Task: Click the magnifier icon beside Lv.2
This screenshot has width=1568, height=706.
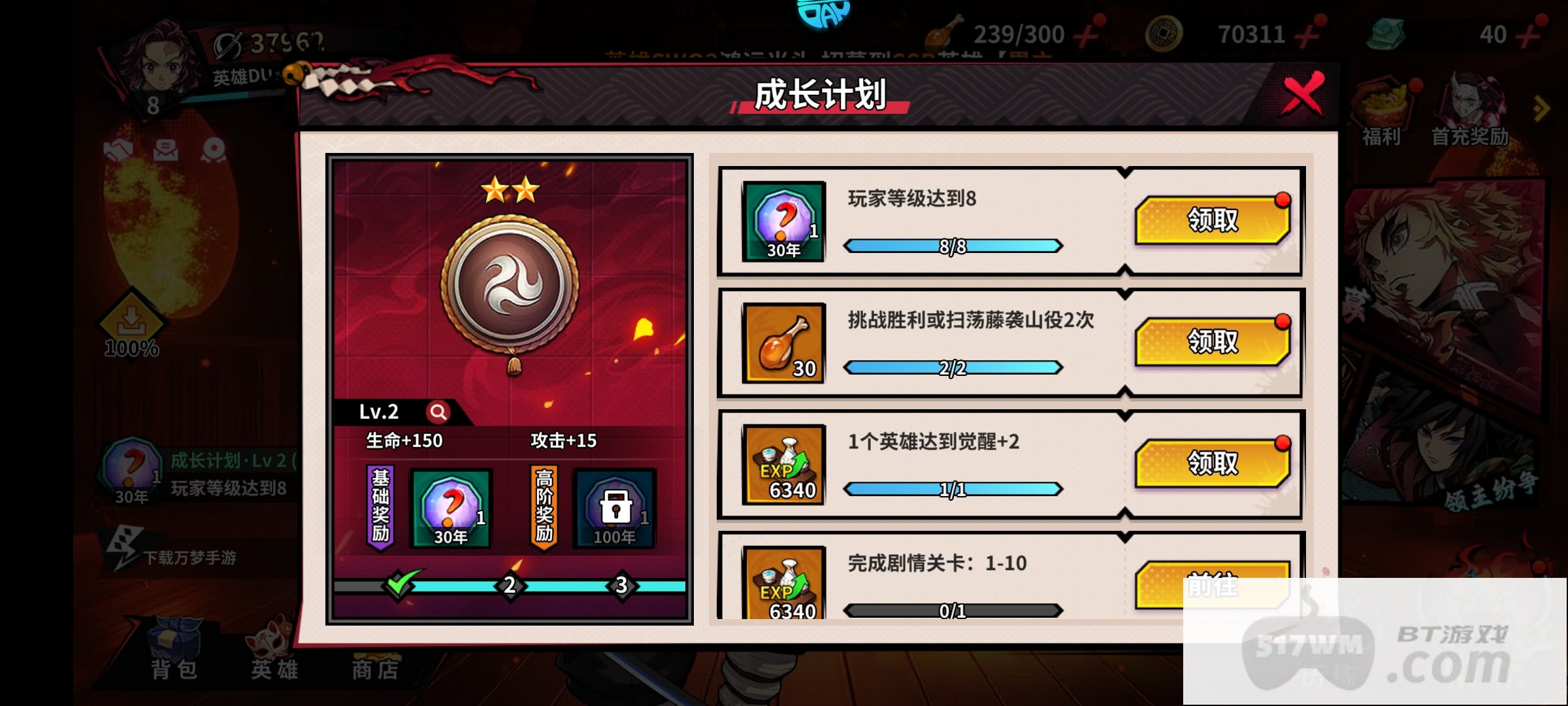Action: coord(438,412)
